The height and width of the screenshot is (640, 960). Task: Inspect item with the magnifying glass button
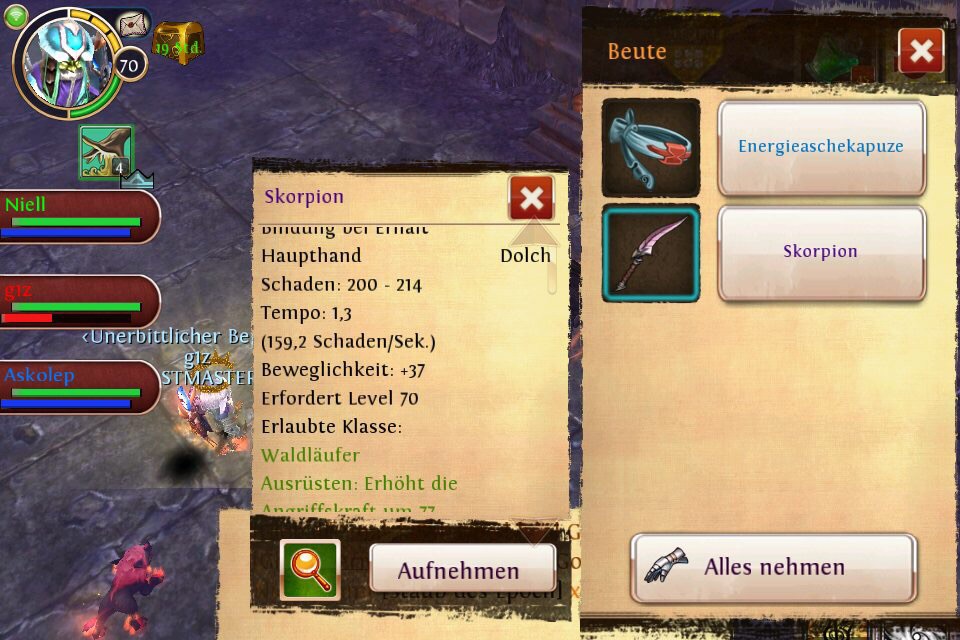tap(310, 570)
